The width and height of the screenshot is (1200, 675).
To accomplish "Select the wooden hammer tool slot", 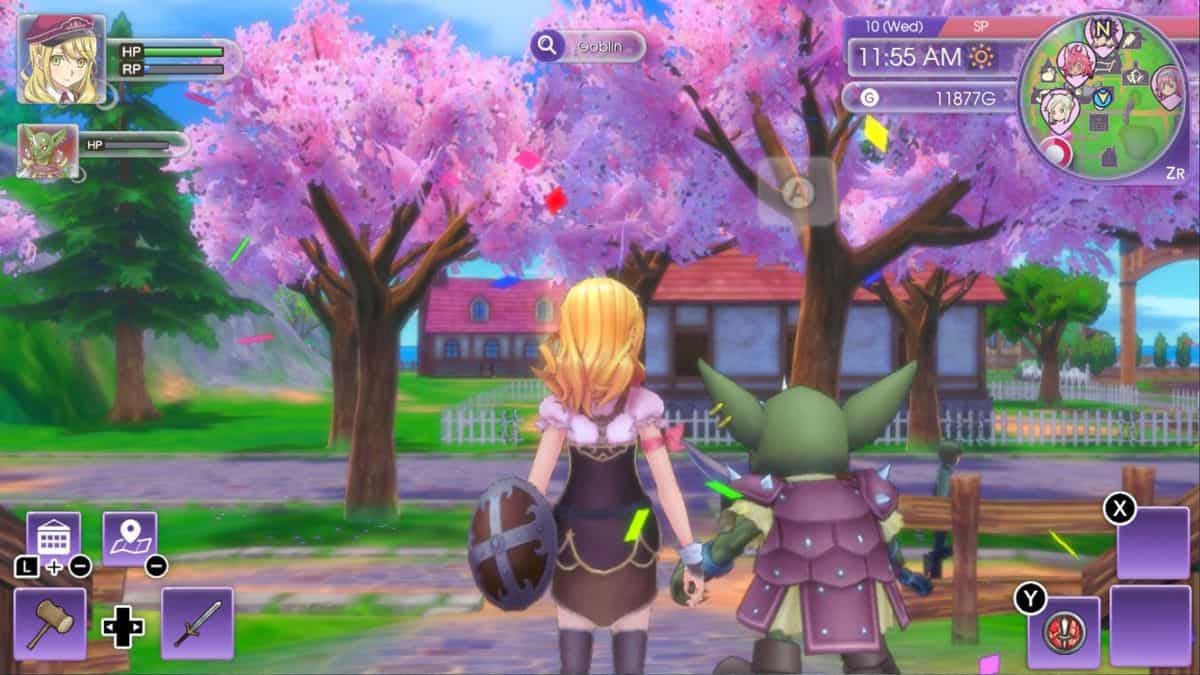I will (x=50, y=623).
